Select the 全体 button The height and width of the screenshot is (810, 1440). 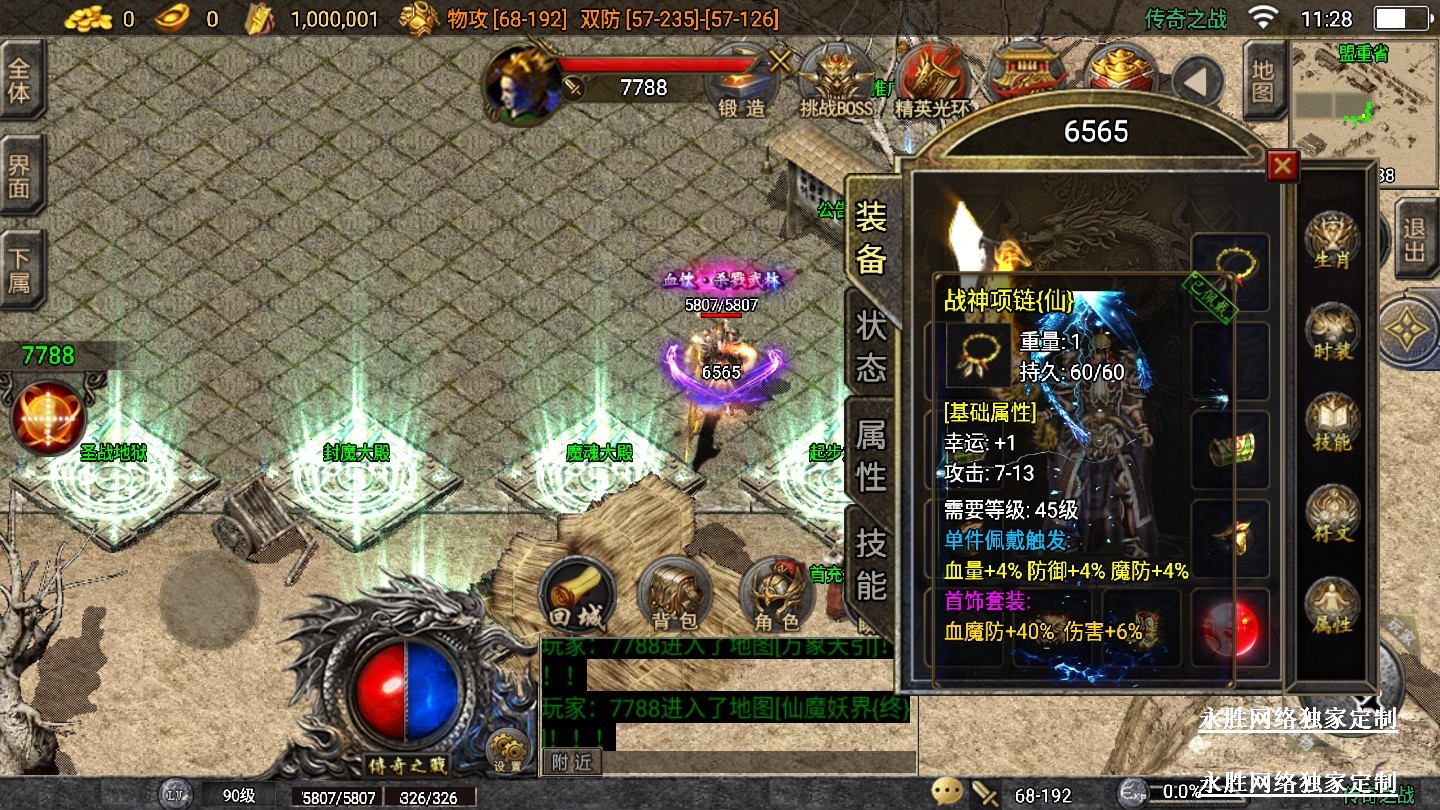pyautogui.click(x=20, y=81)
